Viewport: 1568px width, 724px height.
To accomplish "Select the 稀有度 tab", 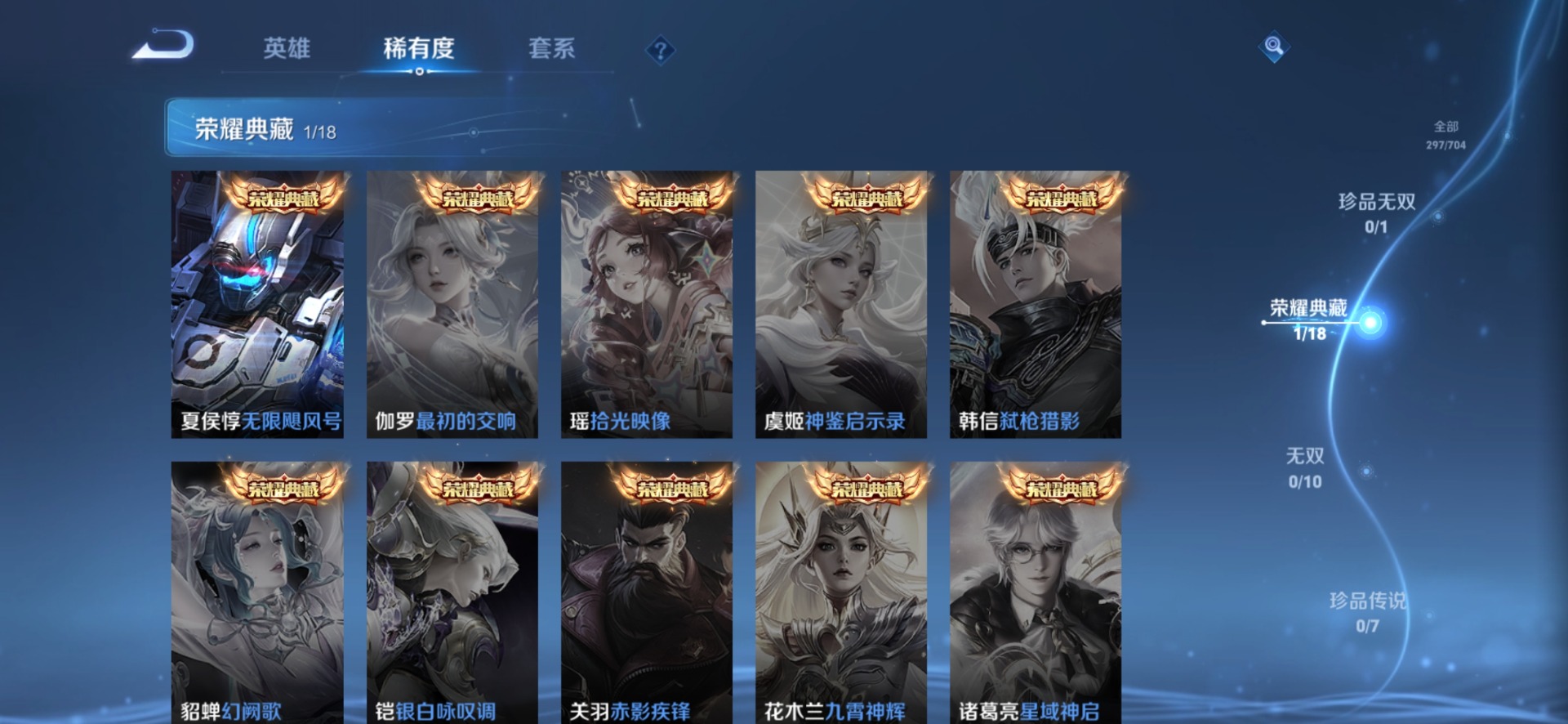I will tap(418, 48).
